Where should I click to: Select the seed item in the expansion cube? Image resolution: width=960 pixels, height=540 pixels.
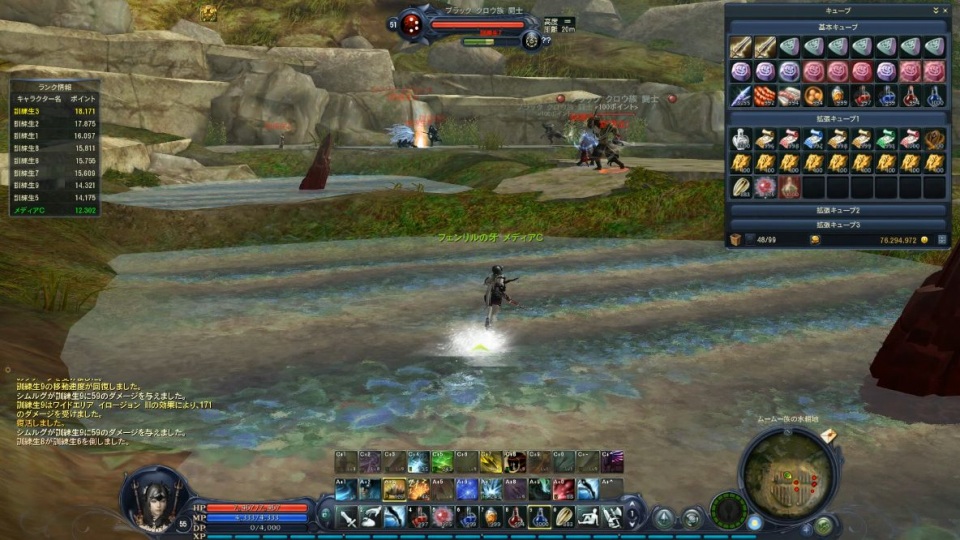(x=740, y=187)
